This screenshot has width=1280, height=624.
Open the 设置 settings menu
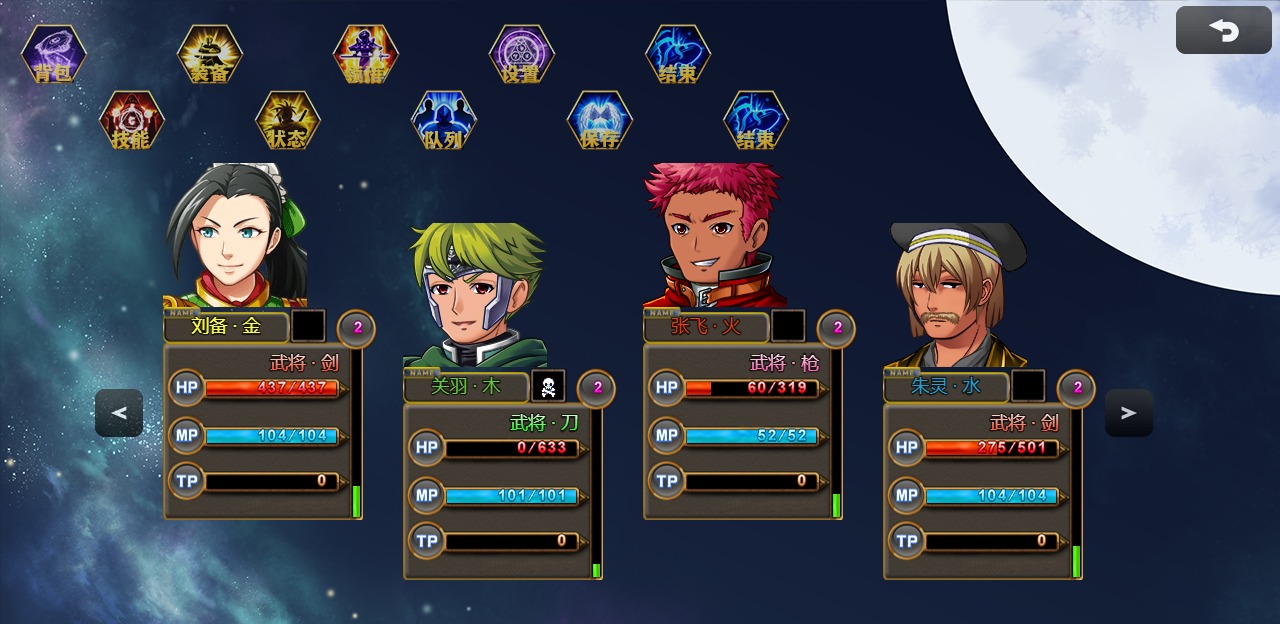pyautogui.click(x=522, y=55)
